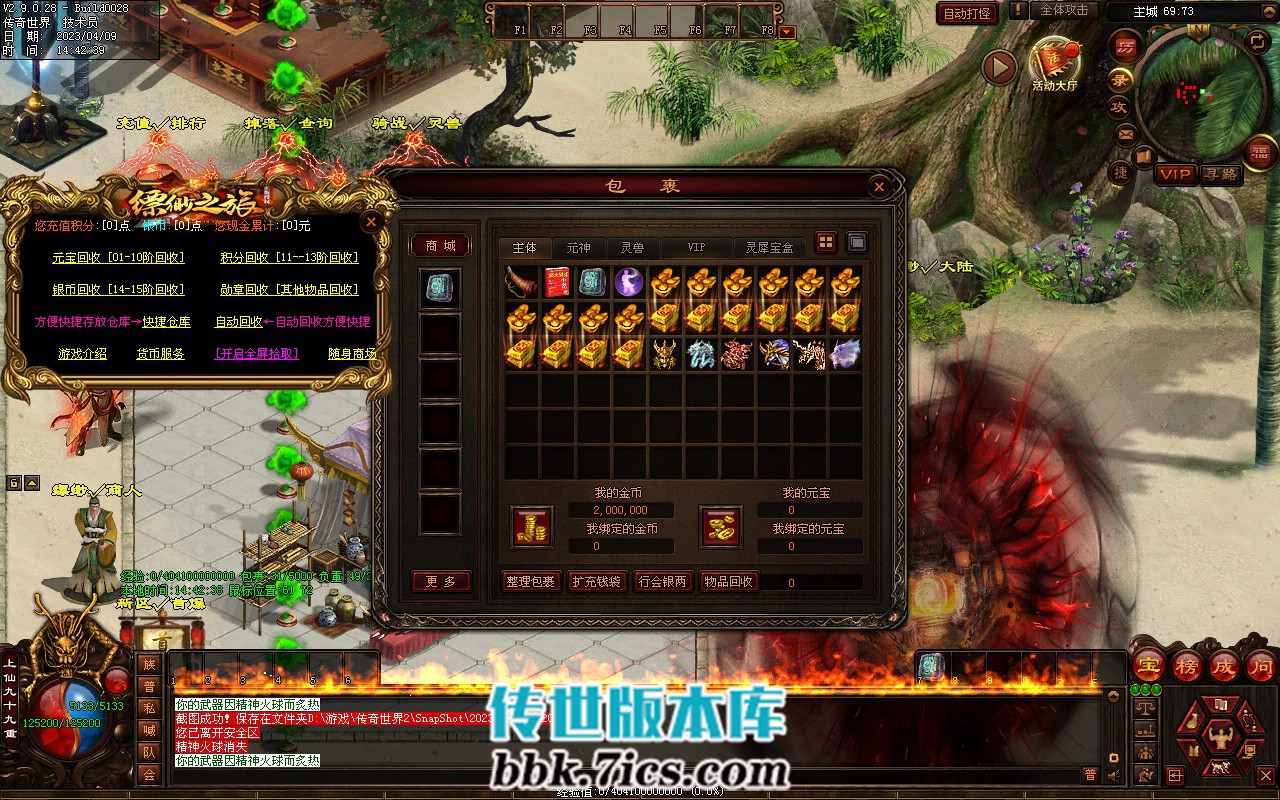1280x800 pixels.
Task: Open the 活动大厅 event hall icon
Action: [1054, 61]
